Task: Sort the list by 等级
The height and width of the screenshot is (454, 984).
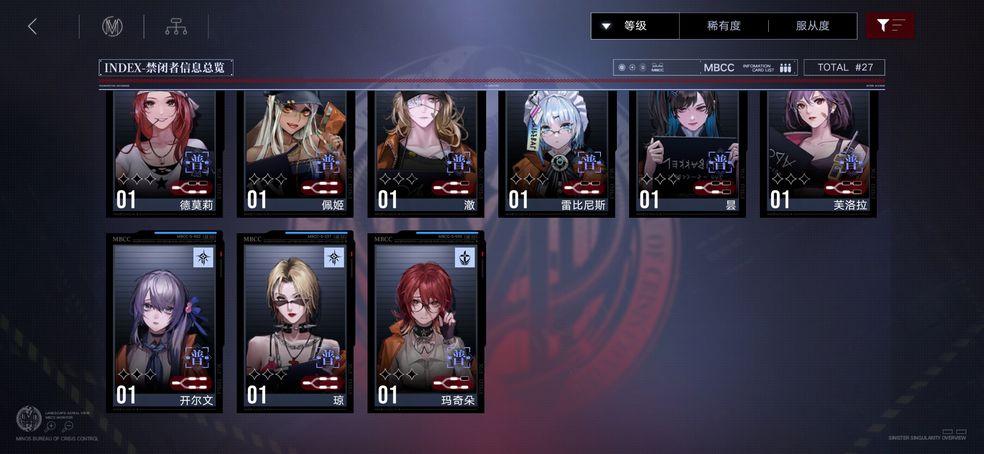Action: (x=635, y=26)
